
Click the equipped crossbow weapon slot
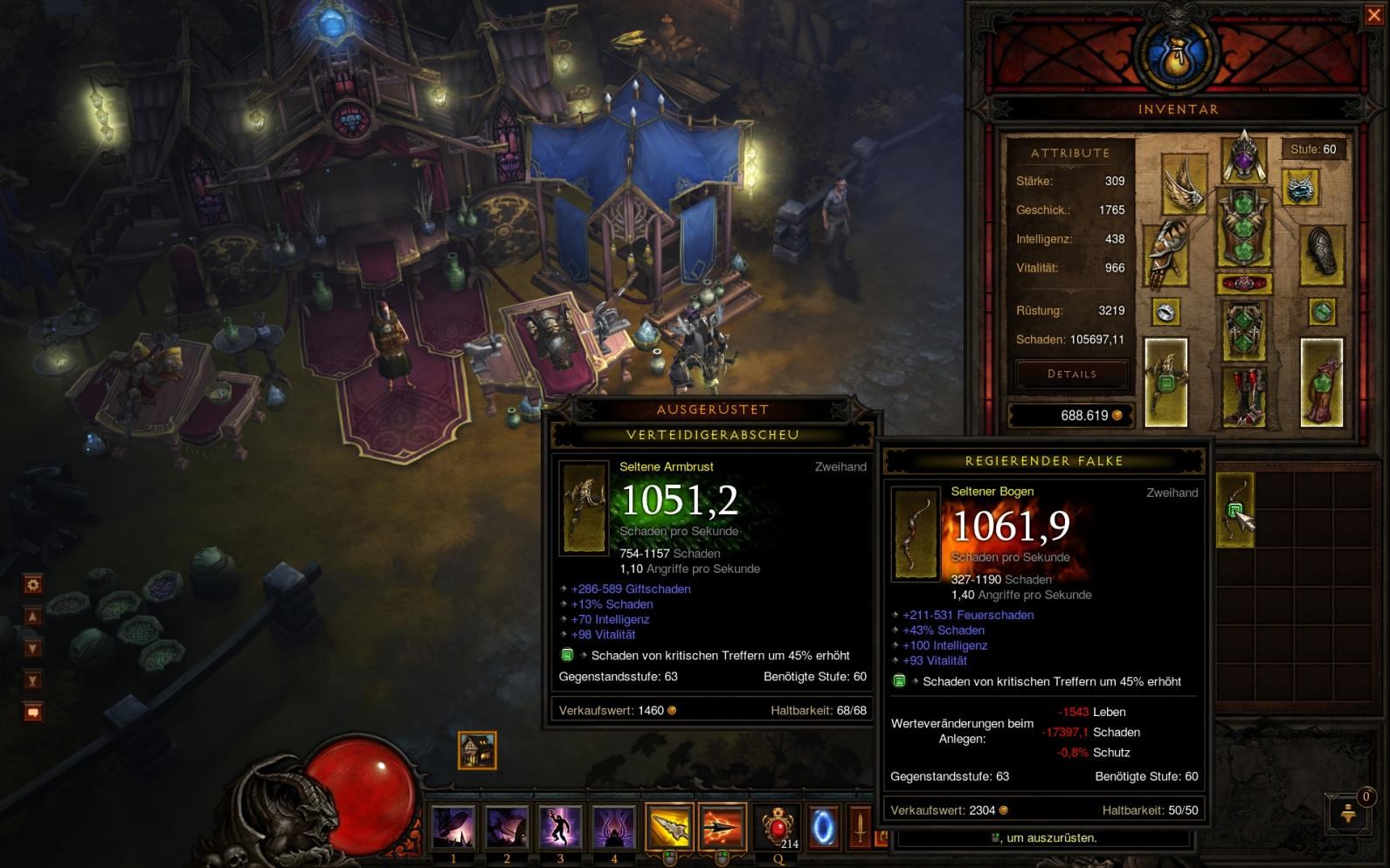[x=1166, y=382]
